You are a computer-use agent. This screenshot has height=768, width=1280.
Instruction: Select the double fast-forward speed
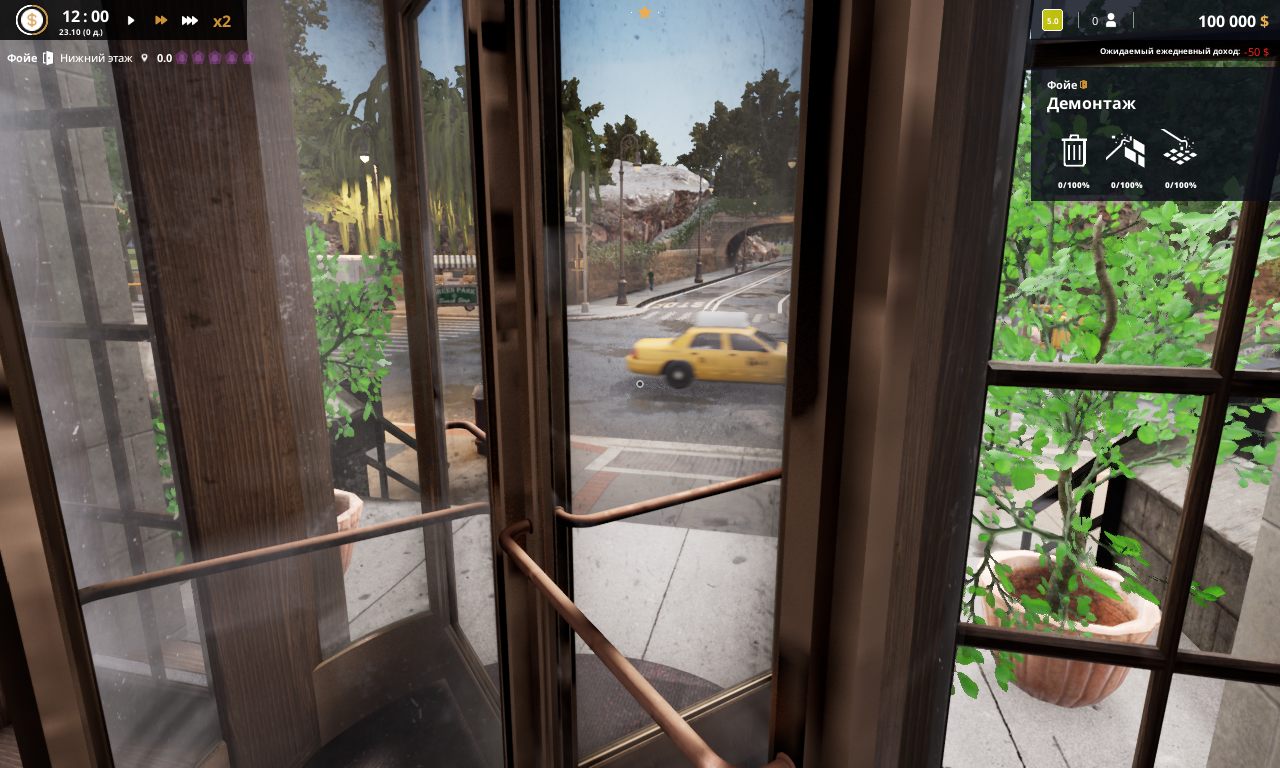pos(160,20)
